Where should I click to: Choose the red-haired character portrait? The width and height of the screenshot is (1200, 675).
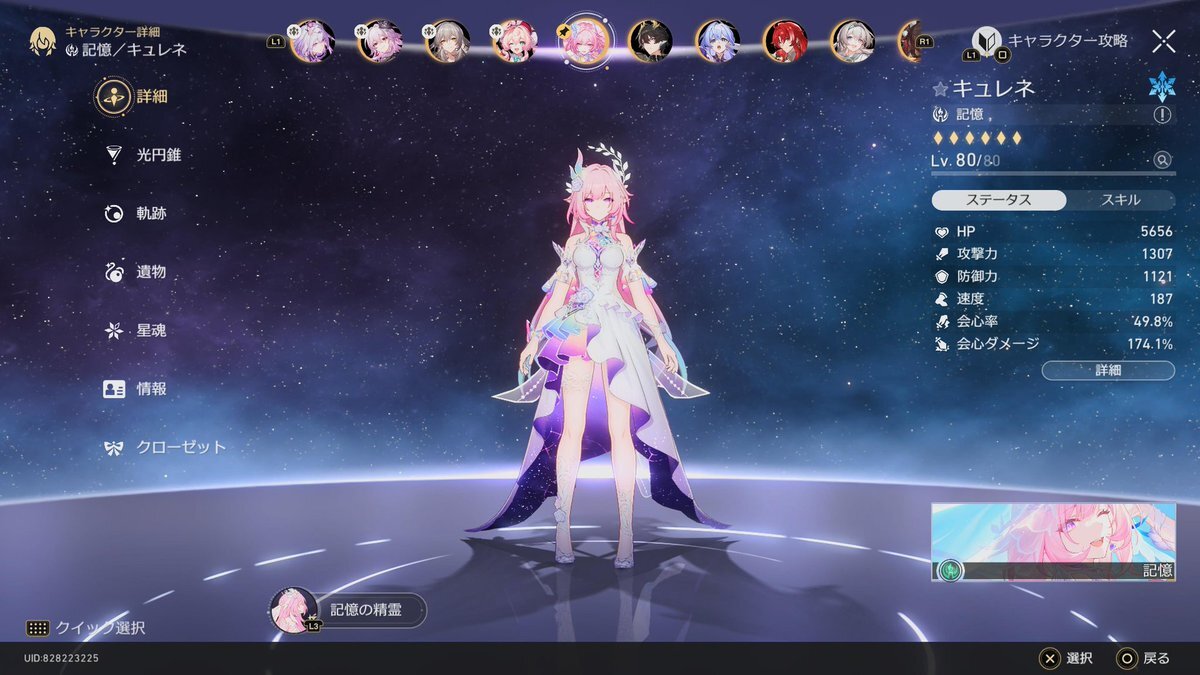tap(785, 41)
